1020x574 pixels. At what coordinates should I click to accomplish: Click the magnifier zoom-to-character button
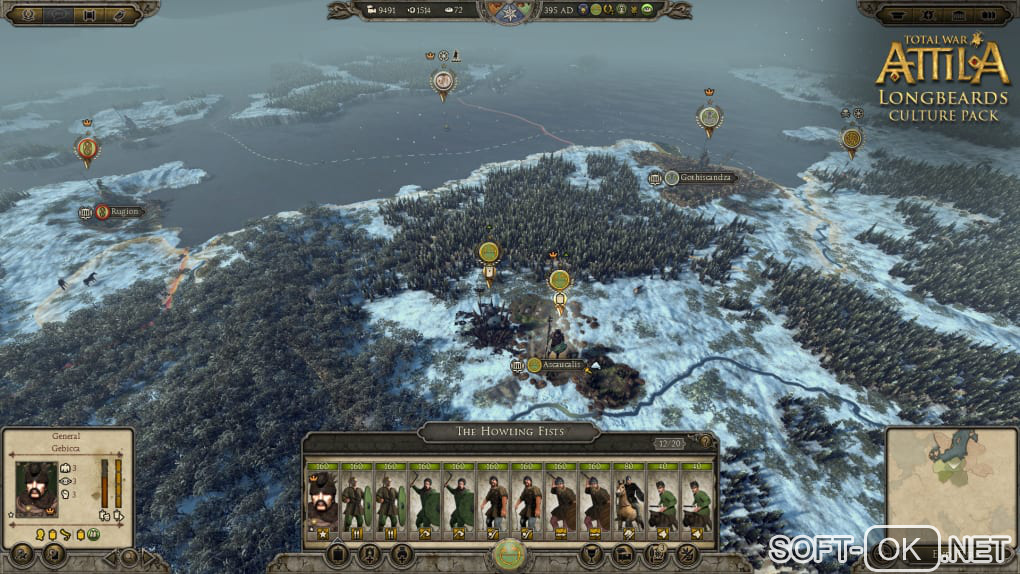pyautogui.click(x=129, y=556)
